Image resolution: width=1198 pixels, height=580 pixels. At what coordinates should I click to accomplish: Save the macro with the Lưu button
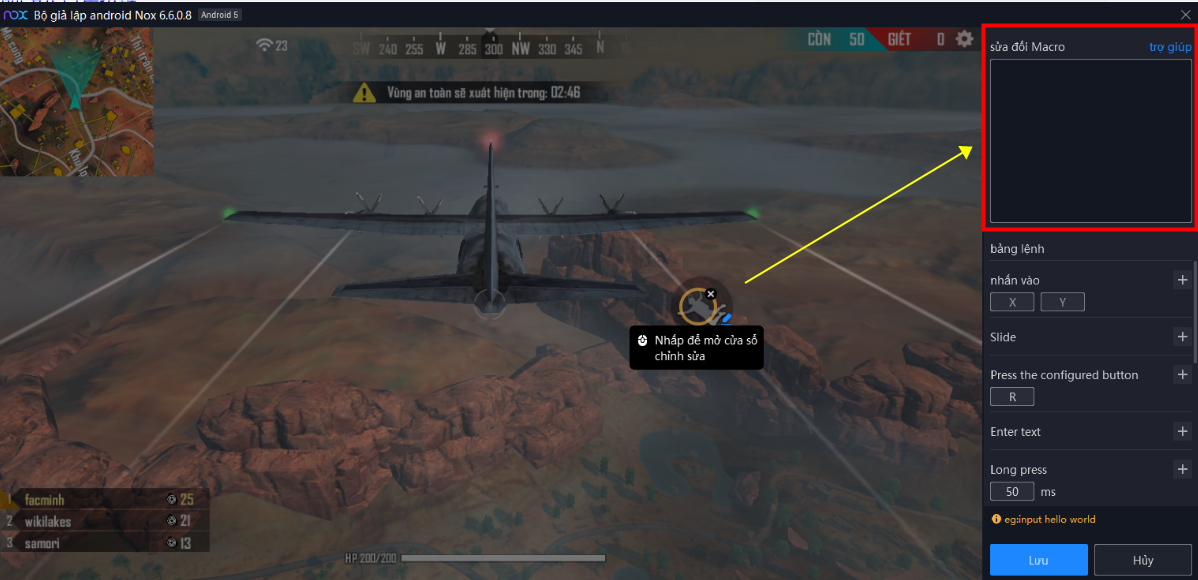(x=1038, y=560)
